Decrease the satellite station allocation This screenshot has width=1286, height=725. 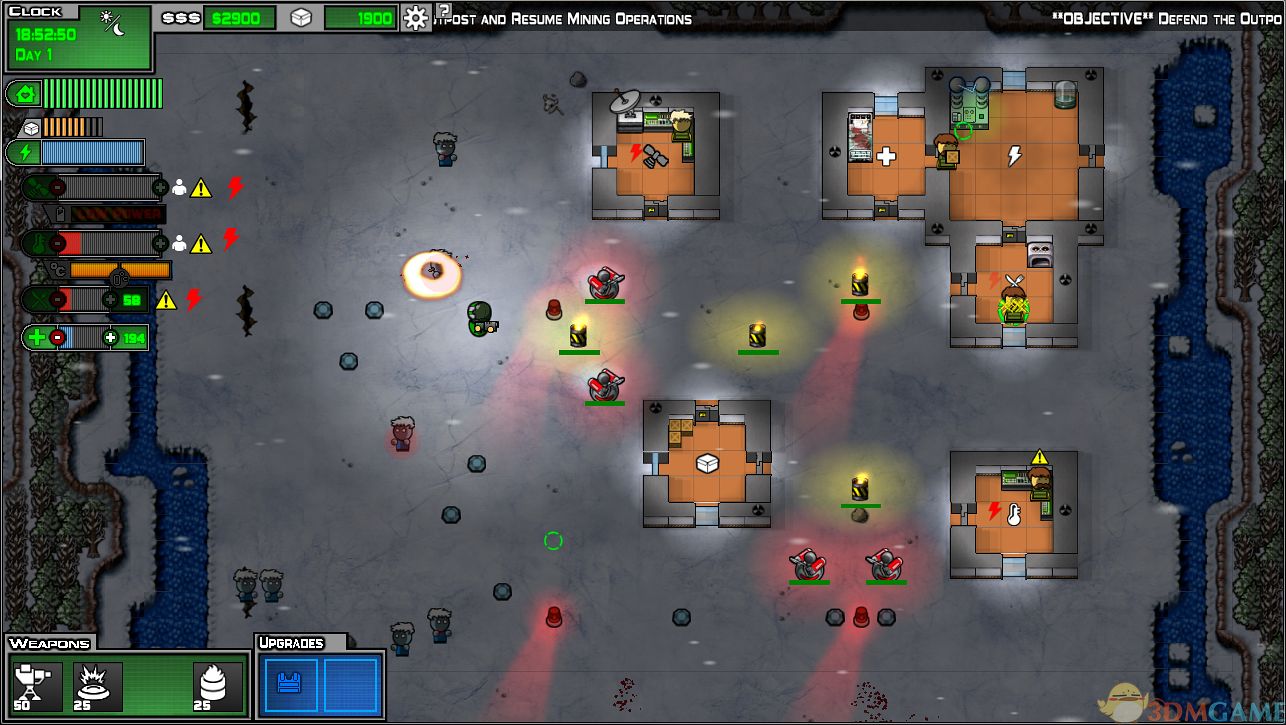(x=58, y=187)
